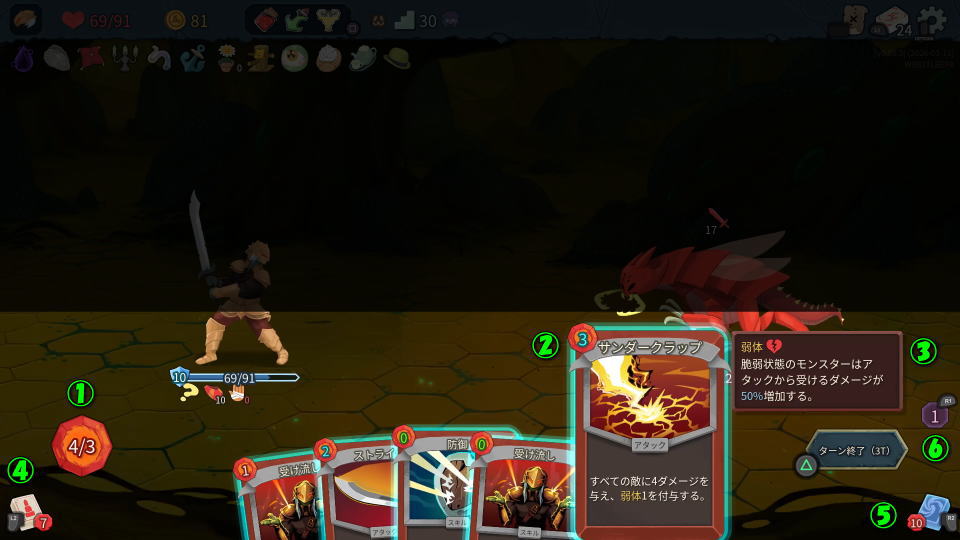Viewport: 960px width, 540px height.
Task: Select the green potion slot
Action: [297, 20]
